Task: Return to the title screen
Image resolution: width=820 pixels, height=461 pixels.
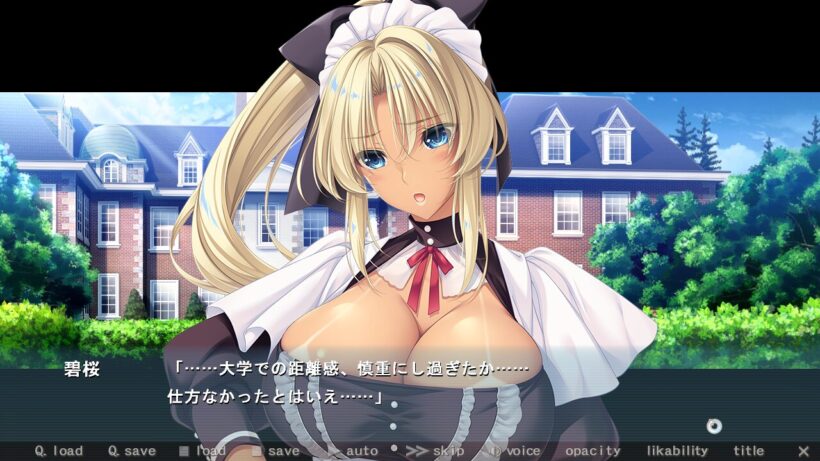Action: tap(748, 451)
